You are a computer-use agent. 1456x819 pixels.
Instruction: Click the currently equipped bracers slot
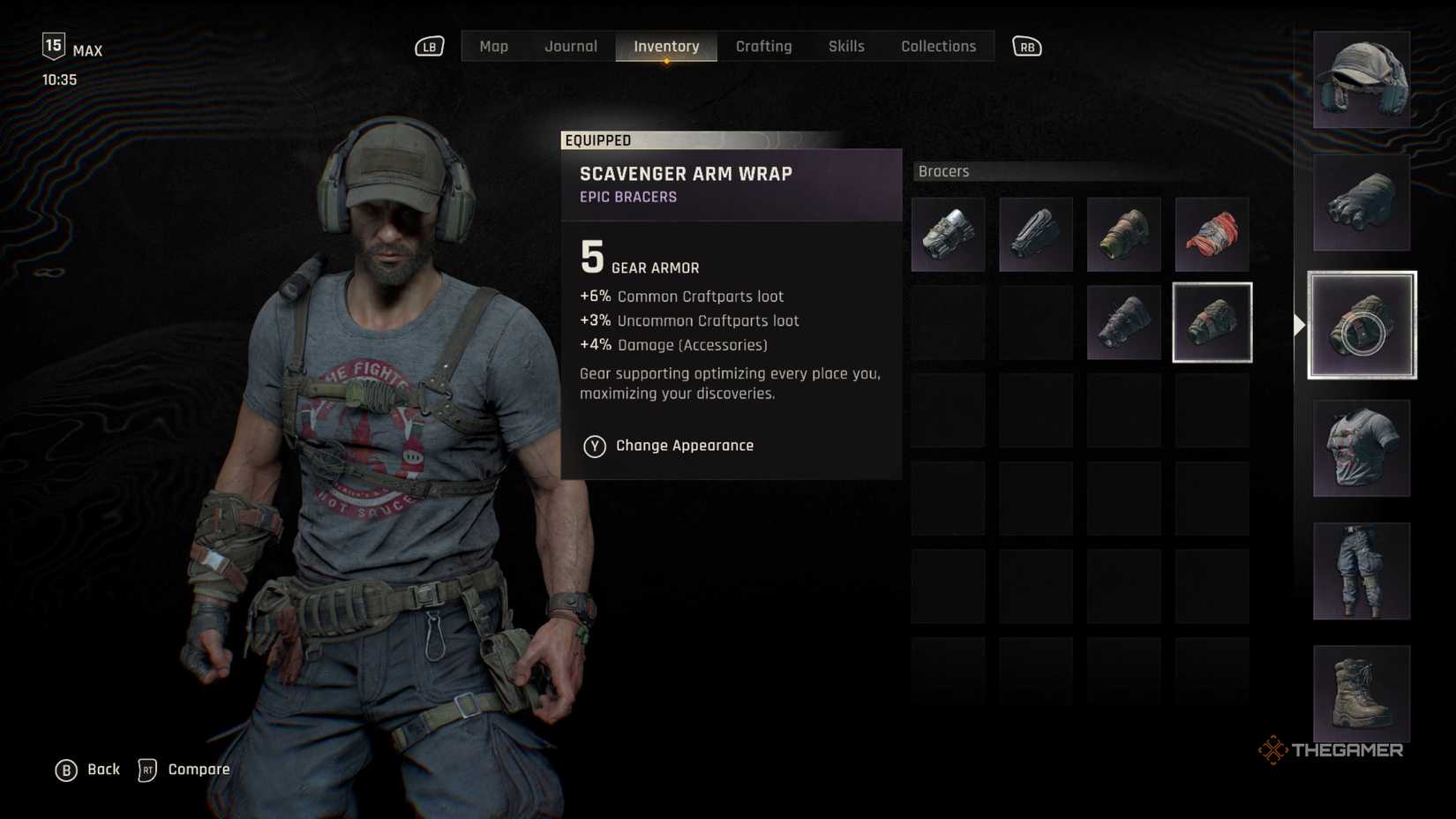(x=1362, y=325)
